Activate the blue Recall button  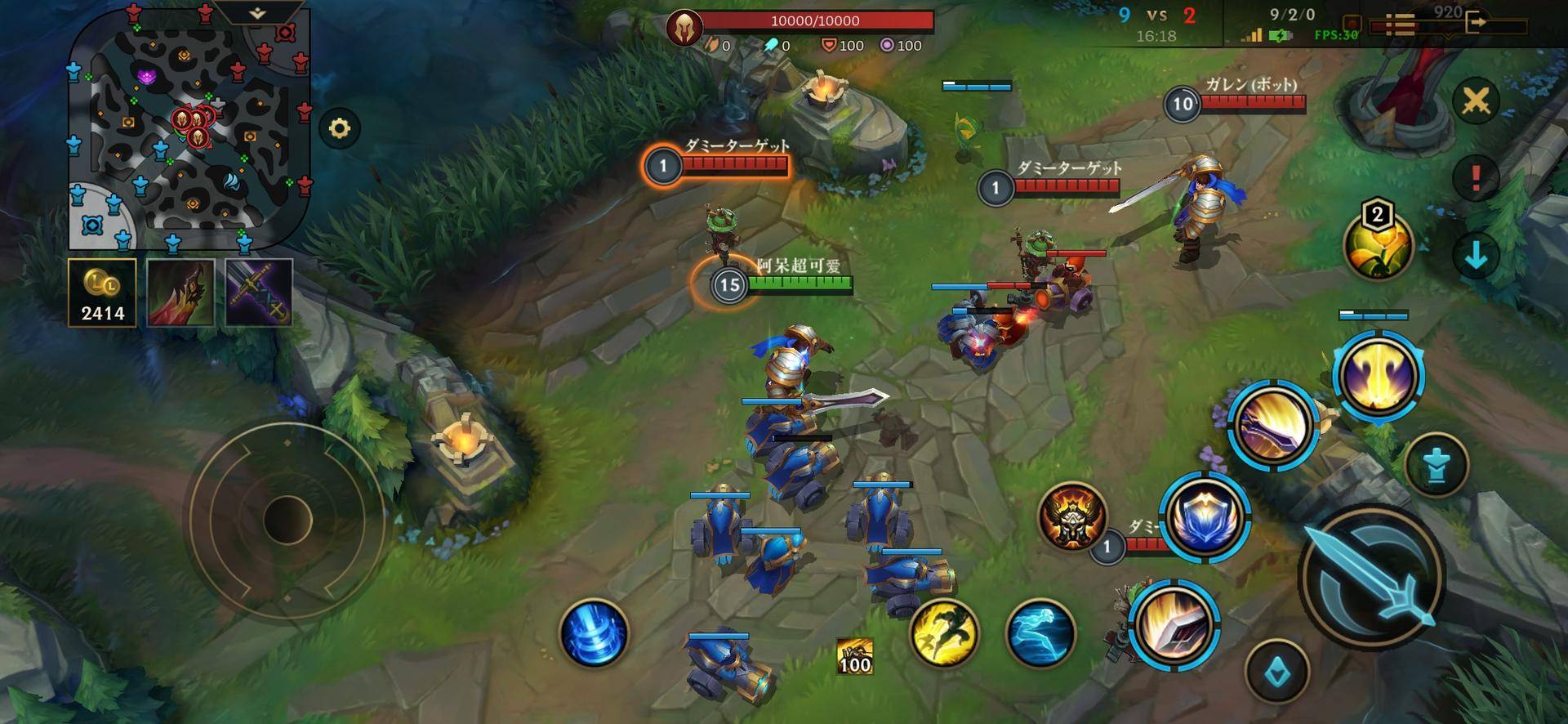tap(594, 633)
